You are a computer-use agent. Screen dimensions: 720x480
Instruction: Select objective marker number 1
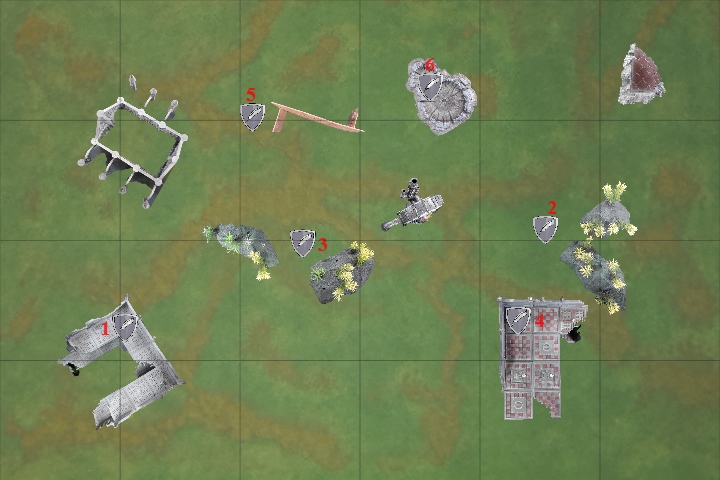[x=125, y=326]
